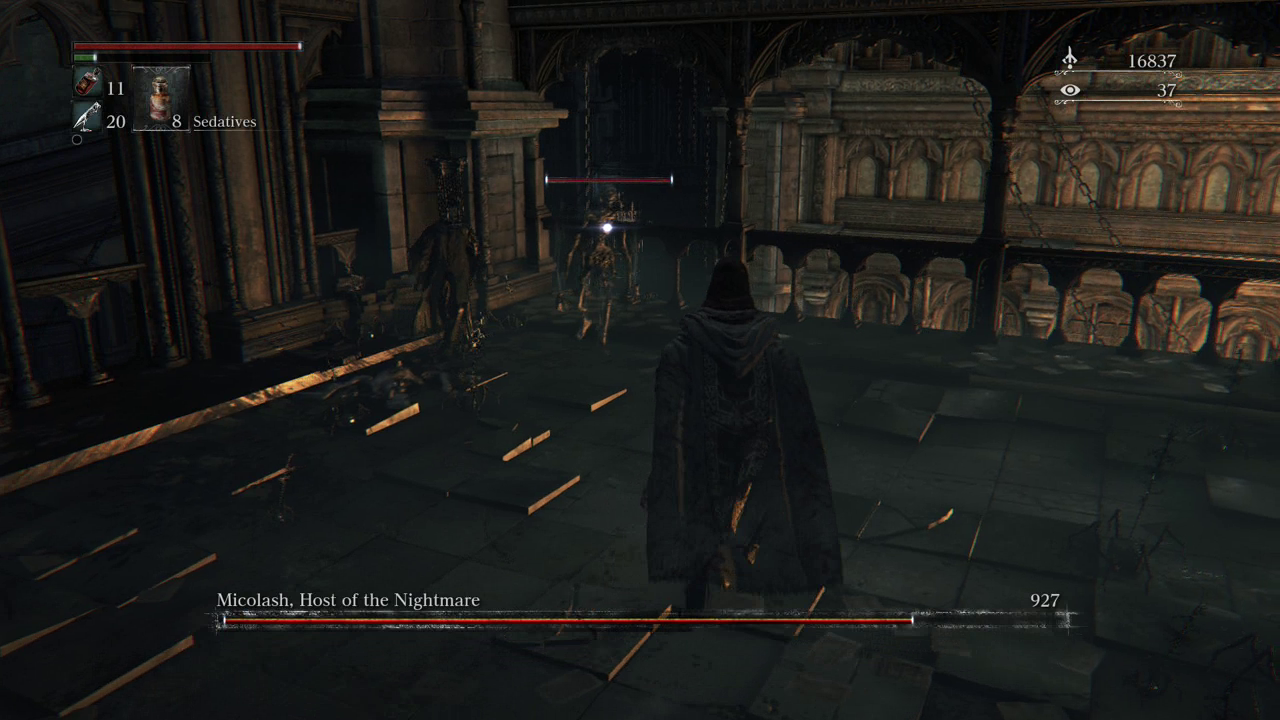Click the red health bar
The width and height of the screenshot is (1280, 720).
click(185, 46)
